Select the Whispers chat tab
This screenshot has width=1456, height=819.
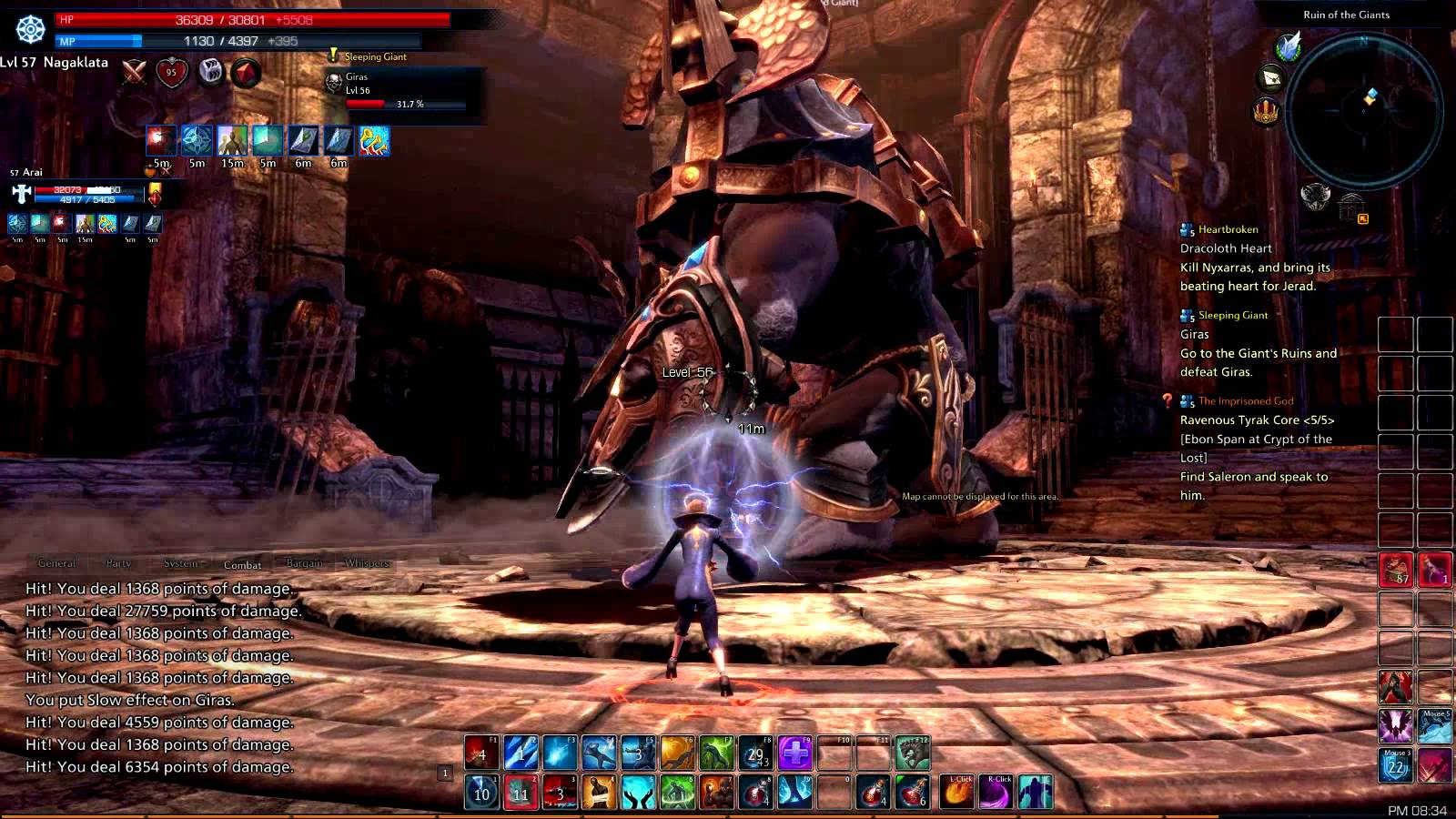(x=367, y=563)
